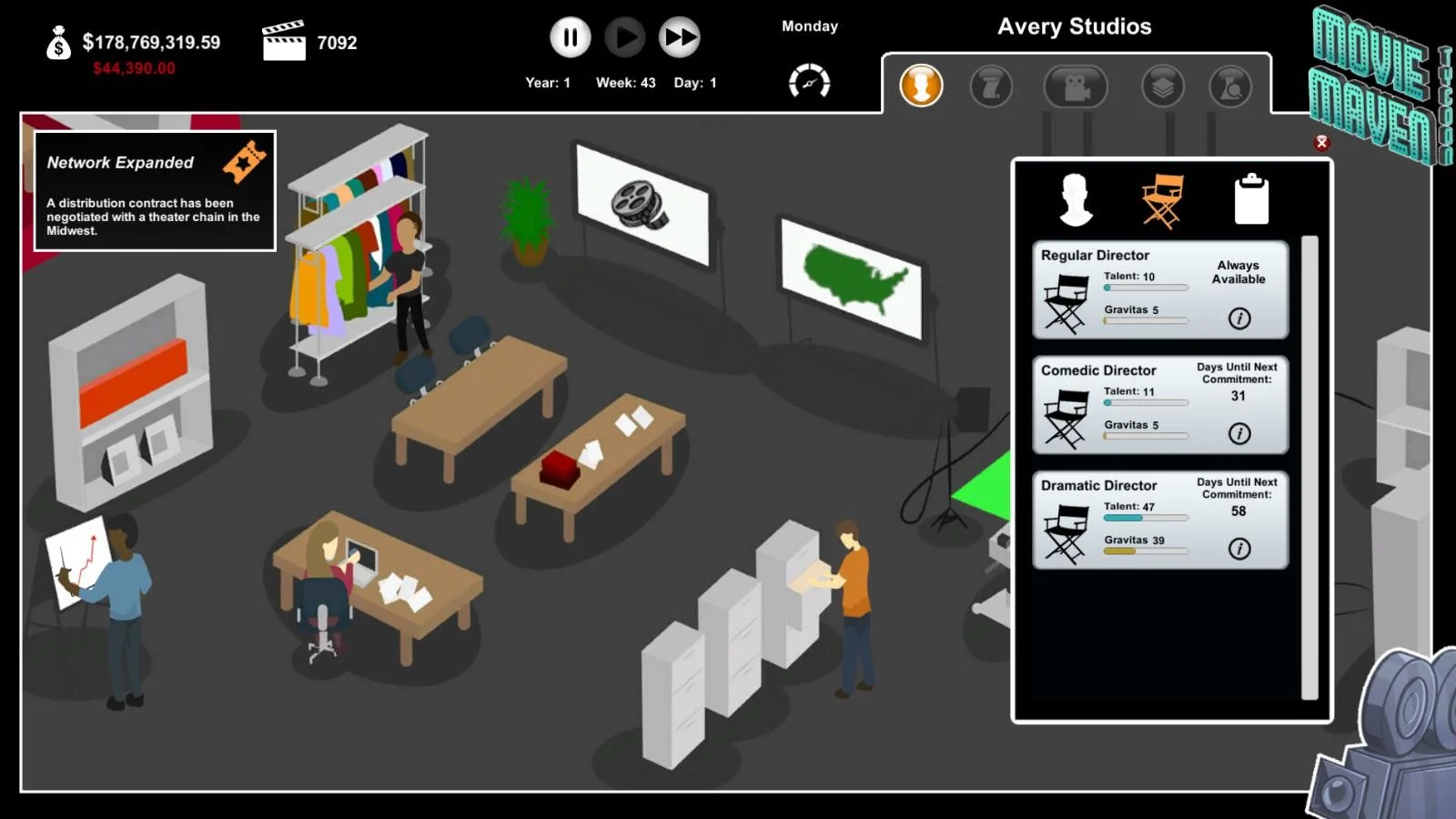1456x819 pixels.
Task: Click the stacked layers studio icon
Action: tap(1162, 87)
